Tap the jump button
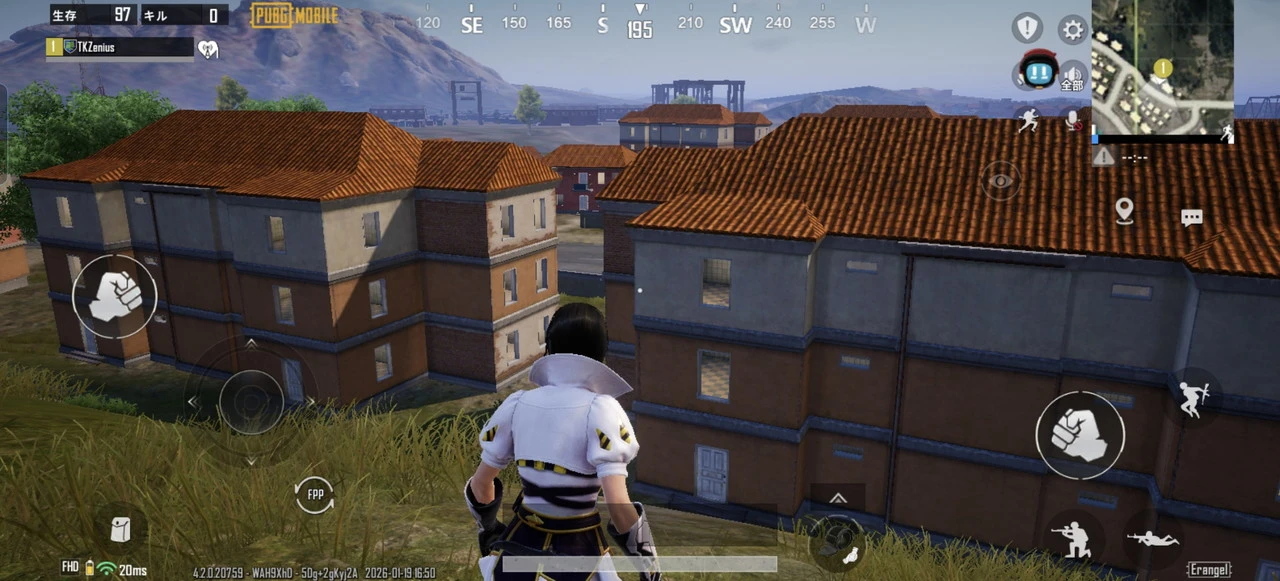 click(x=1193, y=397)
